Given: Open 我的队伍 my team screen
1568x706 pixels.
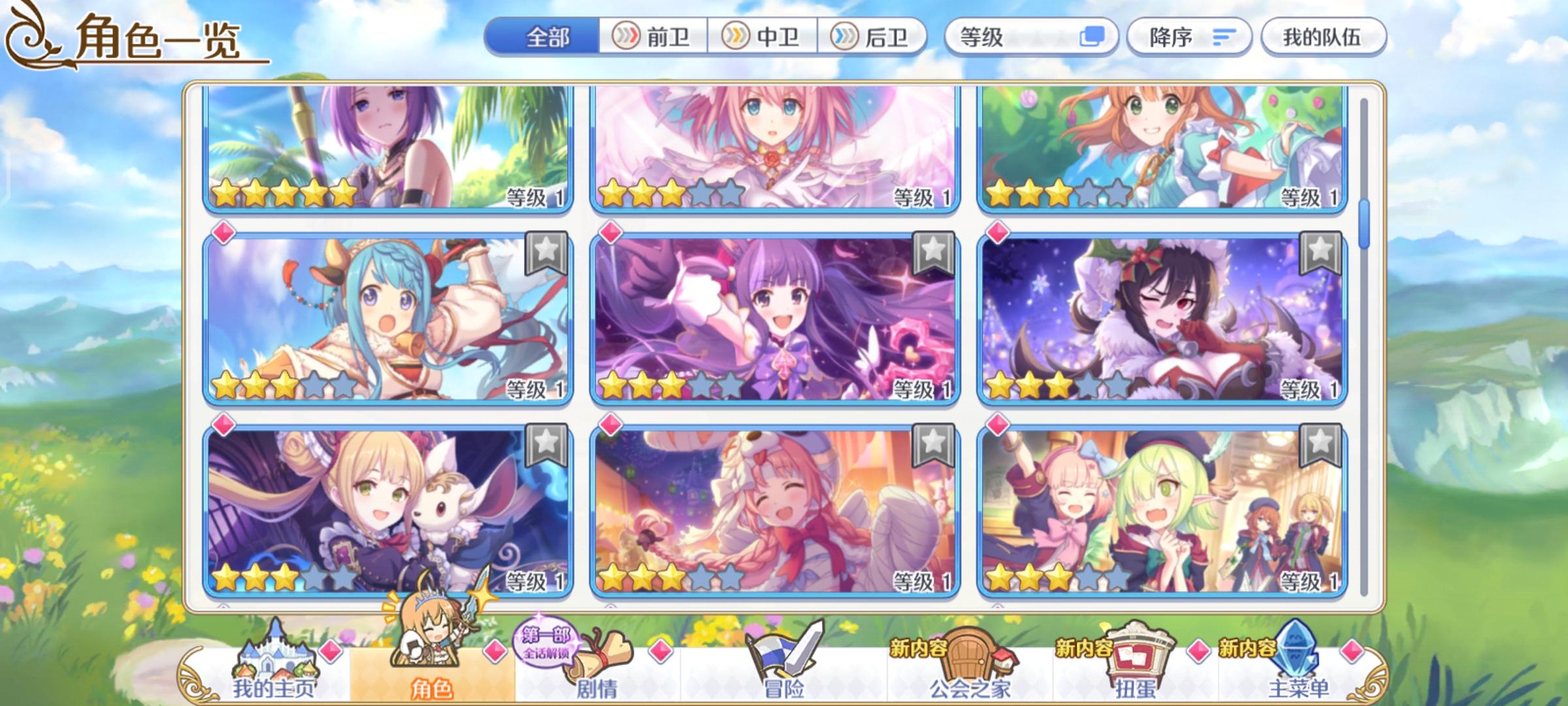Looking at the screenshot, I should point(1322,37).
